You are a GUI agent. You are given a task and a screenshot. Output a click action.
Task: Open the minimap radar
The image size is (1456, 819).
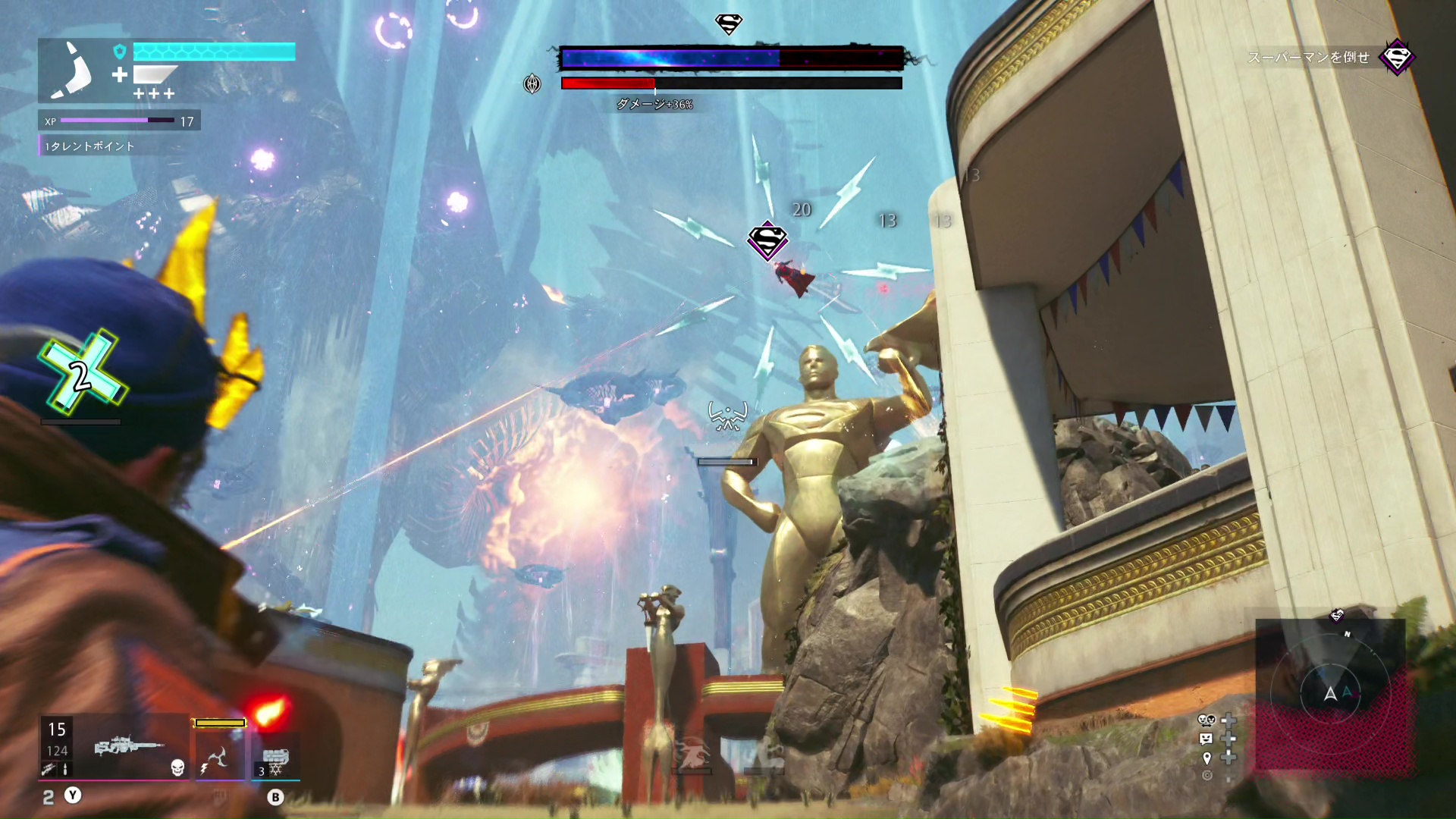[1331, 693]
